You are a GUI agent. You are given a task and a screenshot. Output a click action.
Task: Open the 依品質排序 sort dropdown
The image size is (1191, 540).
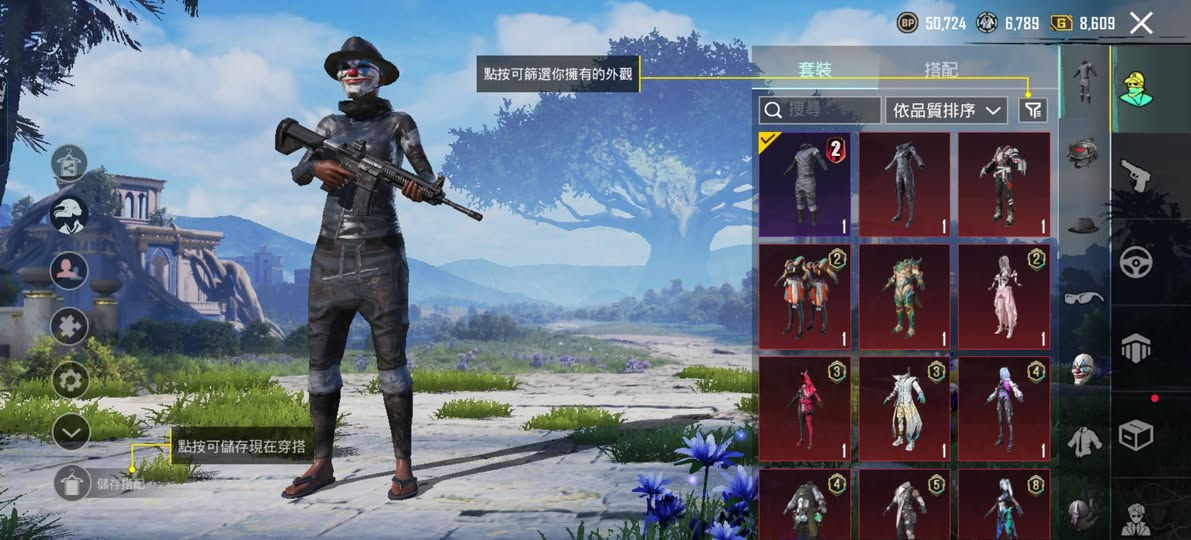[946, 110]
